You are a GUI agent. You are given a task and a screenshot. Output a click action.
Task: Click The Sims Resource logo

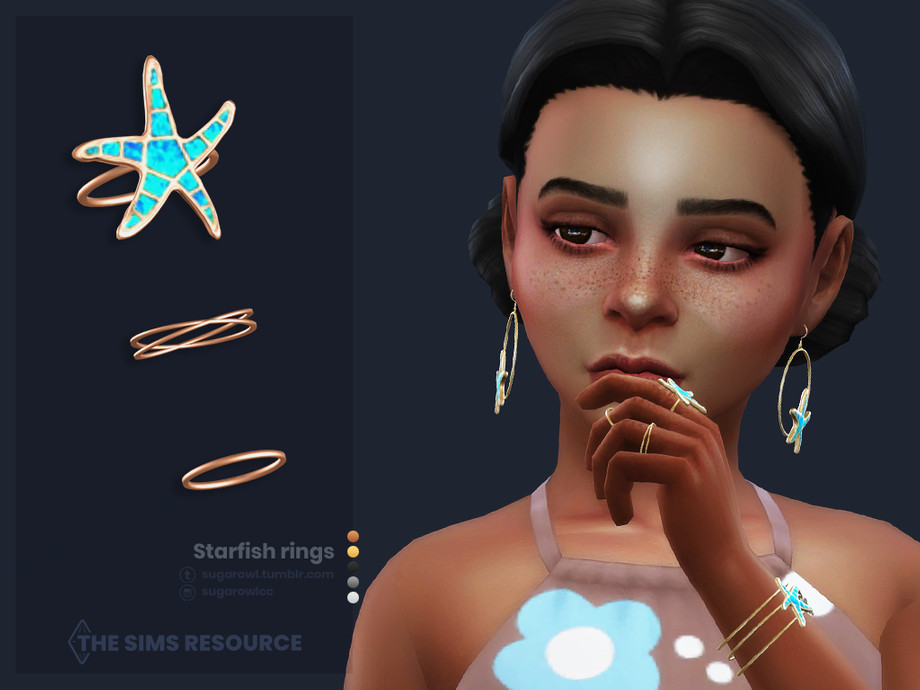pos(184,642)
